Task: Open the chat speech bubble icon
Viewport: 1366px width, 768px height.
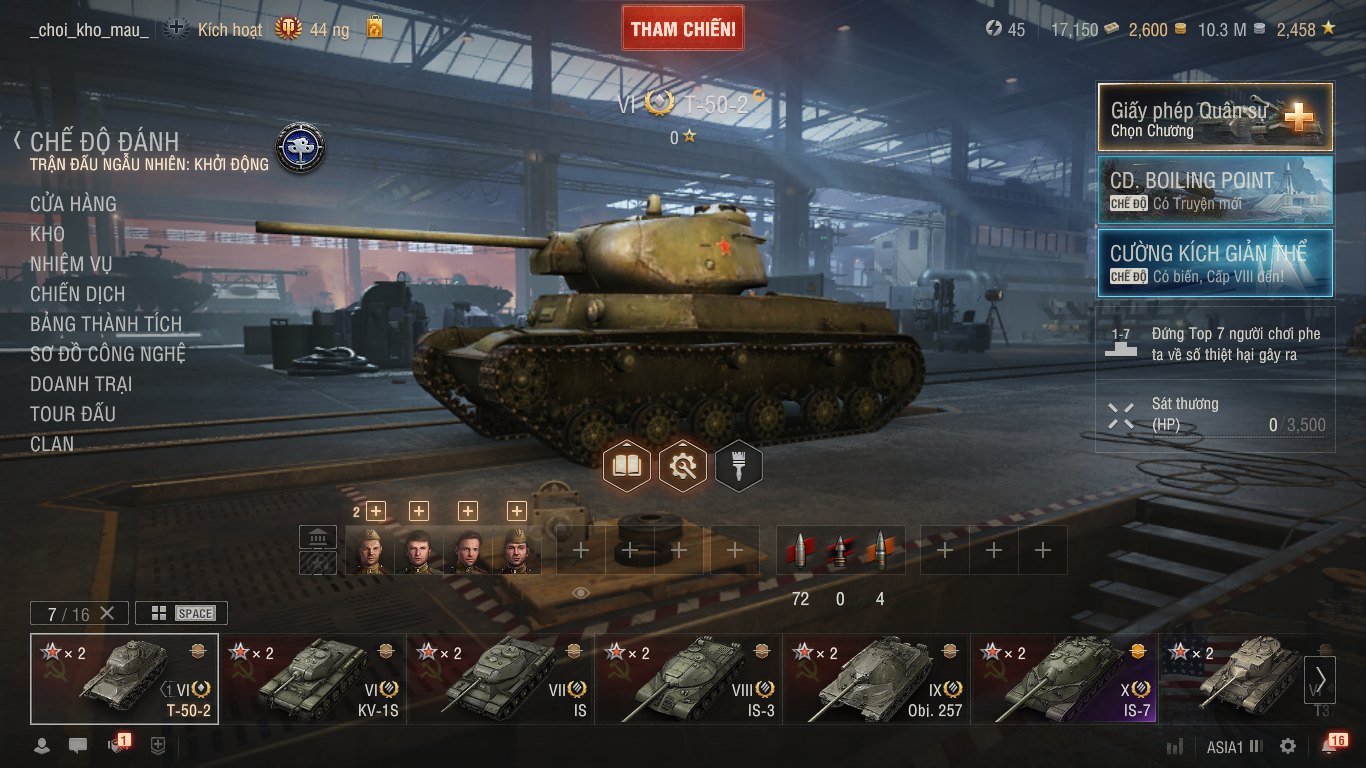Action: pos(78,746)
